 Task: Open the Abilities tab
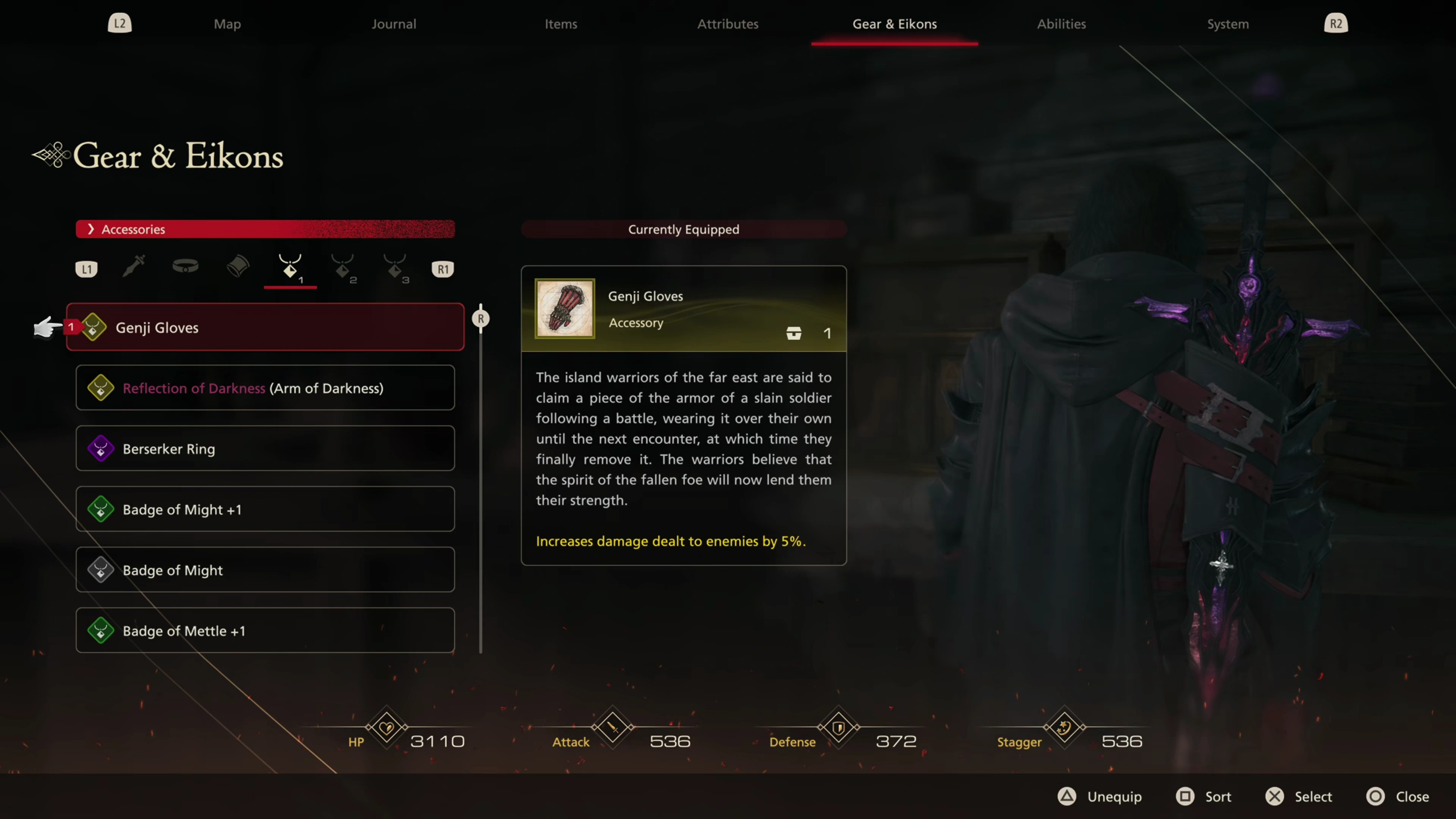[x=1061, y=24]
